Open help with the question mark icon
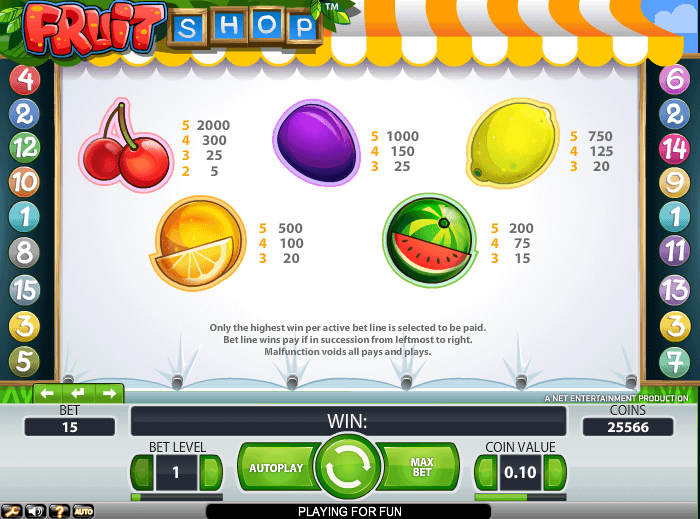This screenshot has height=519, width=700. point(57,511)
